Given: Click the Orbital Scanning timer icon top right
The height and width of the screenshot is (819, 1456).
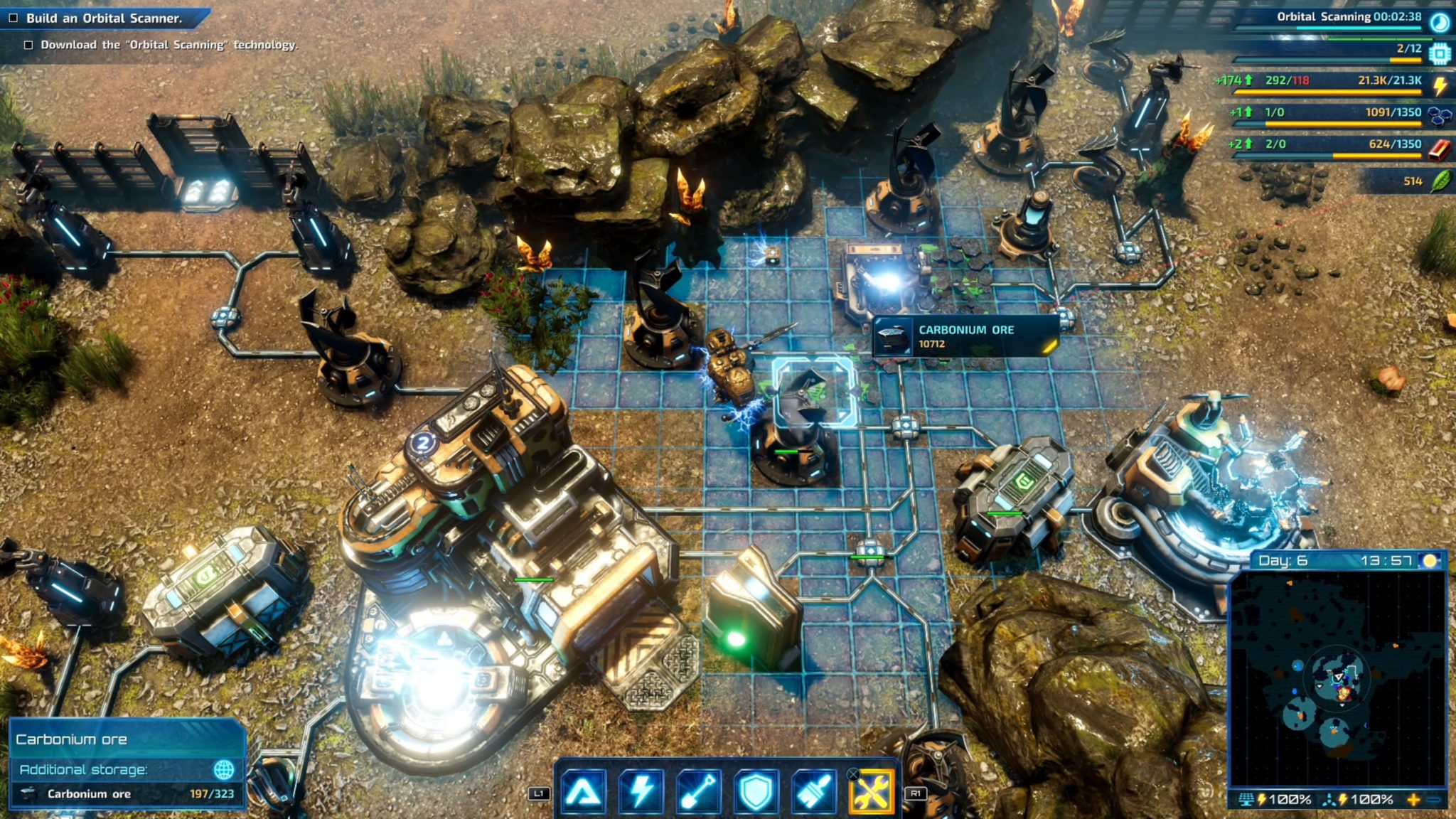Looking at the screenshot, I should point(1440,21).
